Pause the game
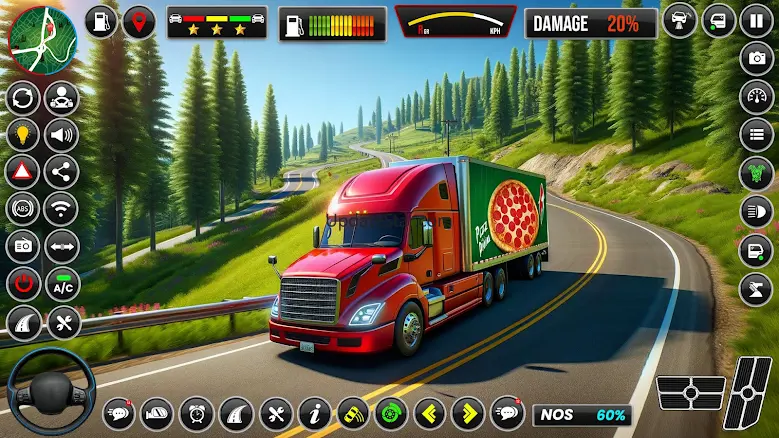The height and width of the screenshot is (438, 779). pyautogui.click(x=756, y=21)
